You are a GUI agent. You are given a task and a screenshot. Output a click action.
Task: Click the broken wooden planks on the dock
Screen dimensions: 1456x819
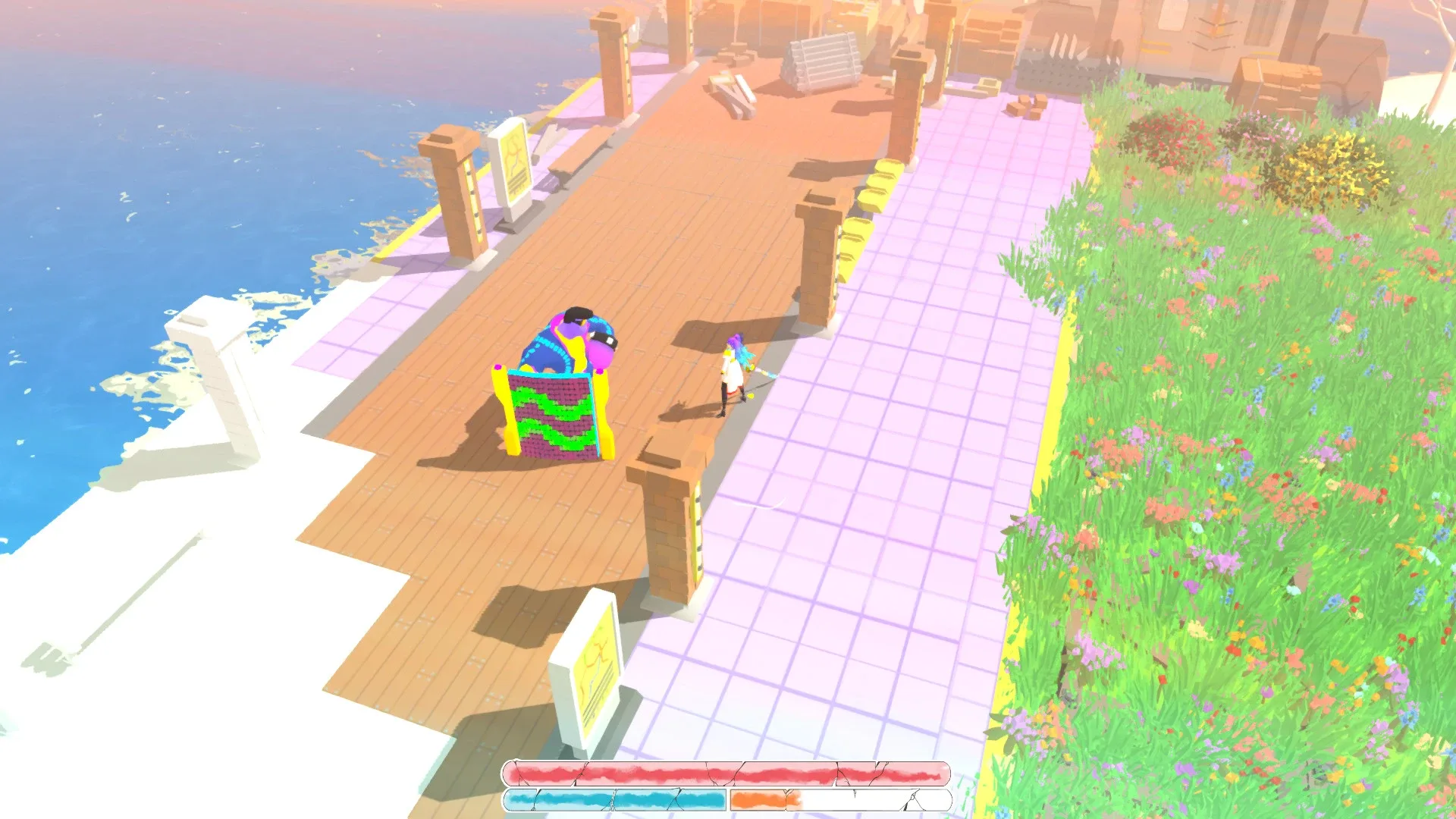tap(732, 91)
